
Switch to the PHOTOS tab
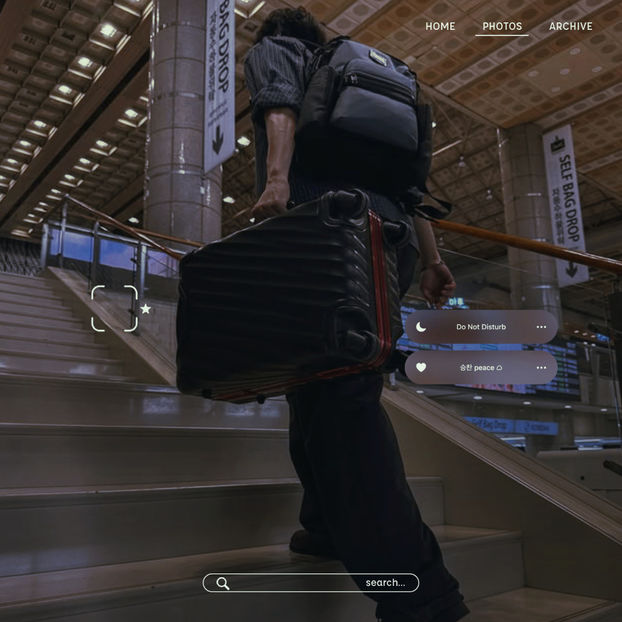[x=502, y=26]
